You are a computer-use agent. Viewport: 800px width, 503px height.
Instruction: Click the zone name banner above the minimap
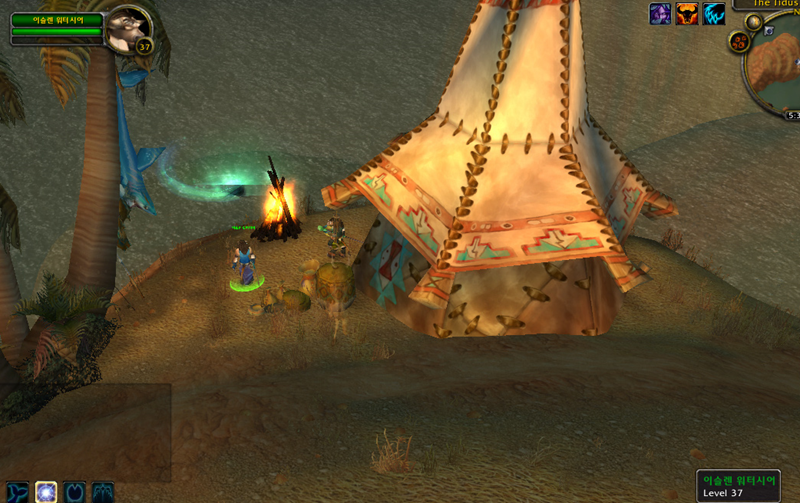point(768,4)
